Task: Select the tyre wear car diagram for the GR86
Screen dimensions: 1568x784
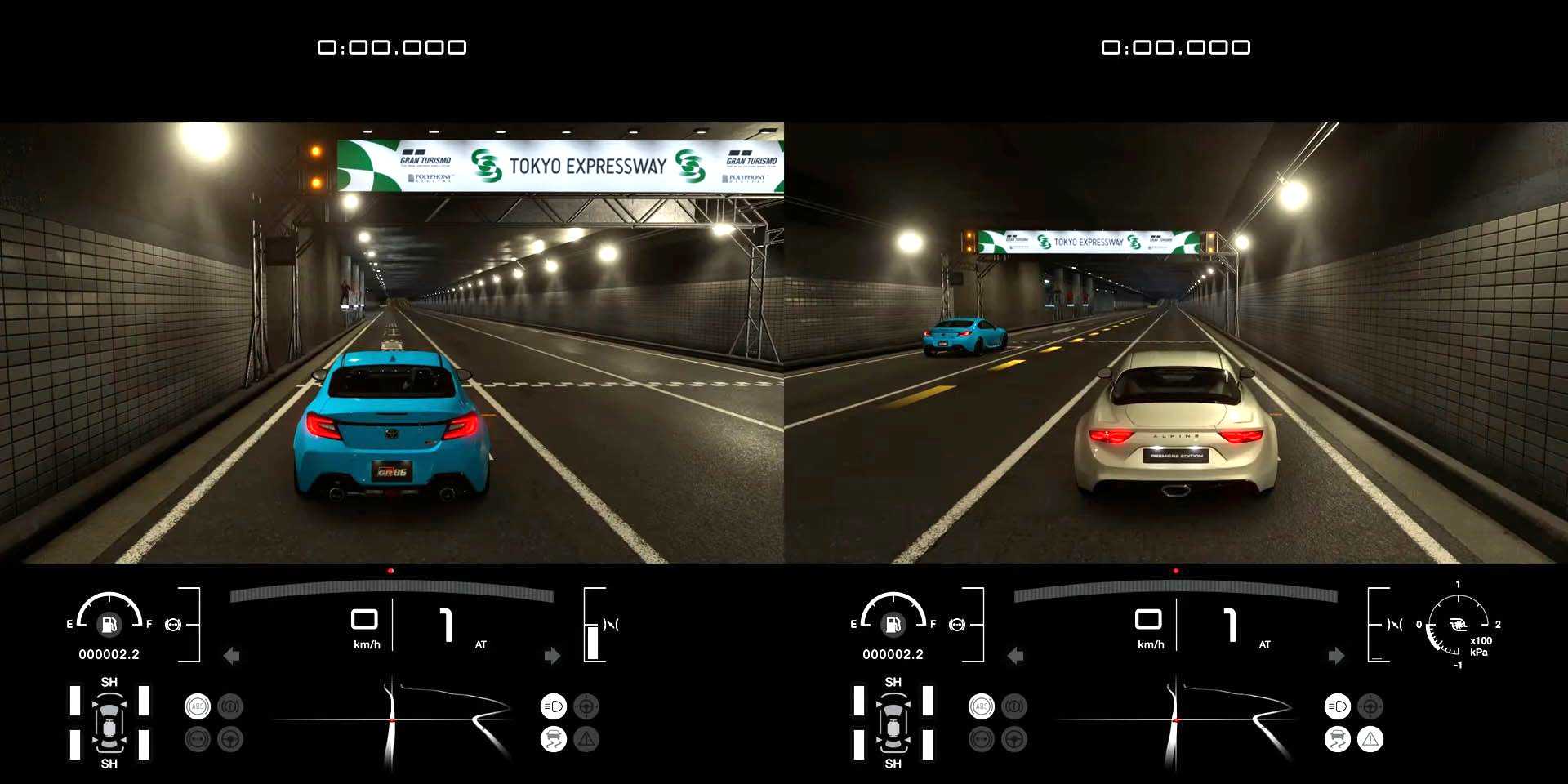Action: tap(109, 723)
